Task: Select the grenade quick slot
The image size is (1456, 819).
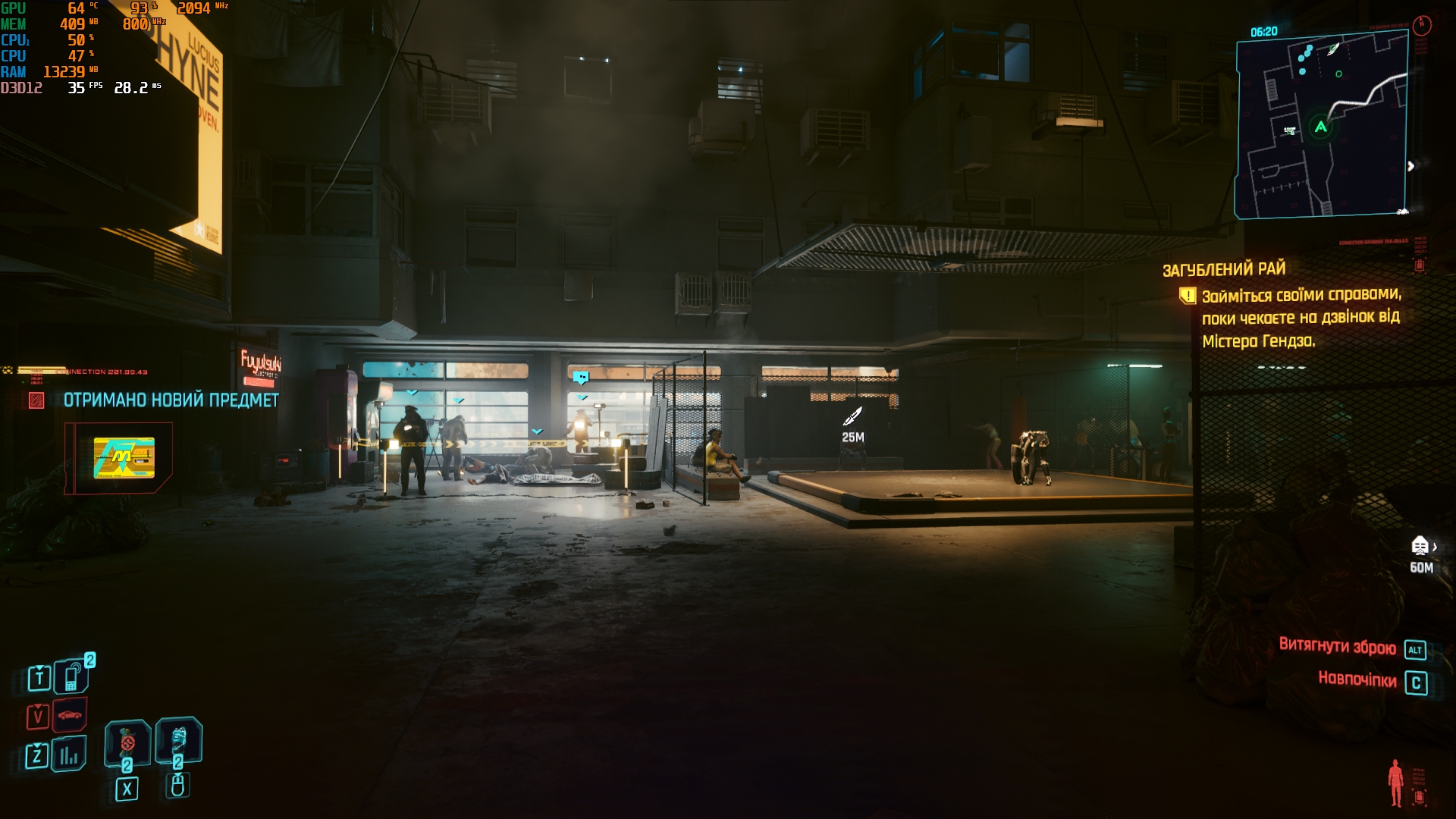Action: 127,742
